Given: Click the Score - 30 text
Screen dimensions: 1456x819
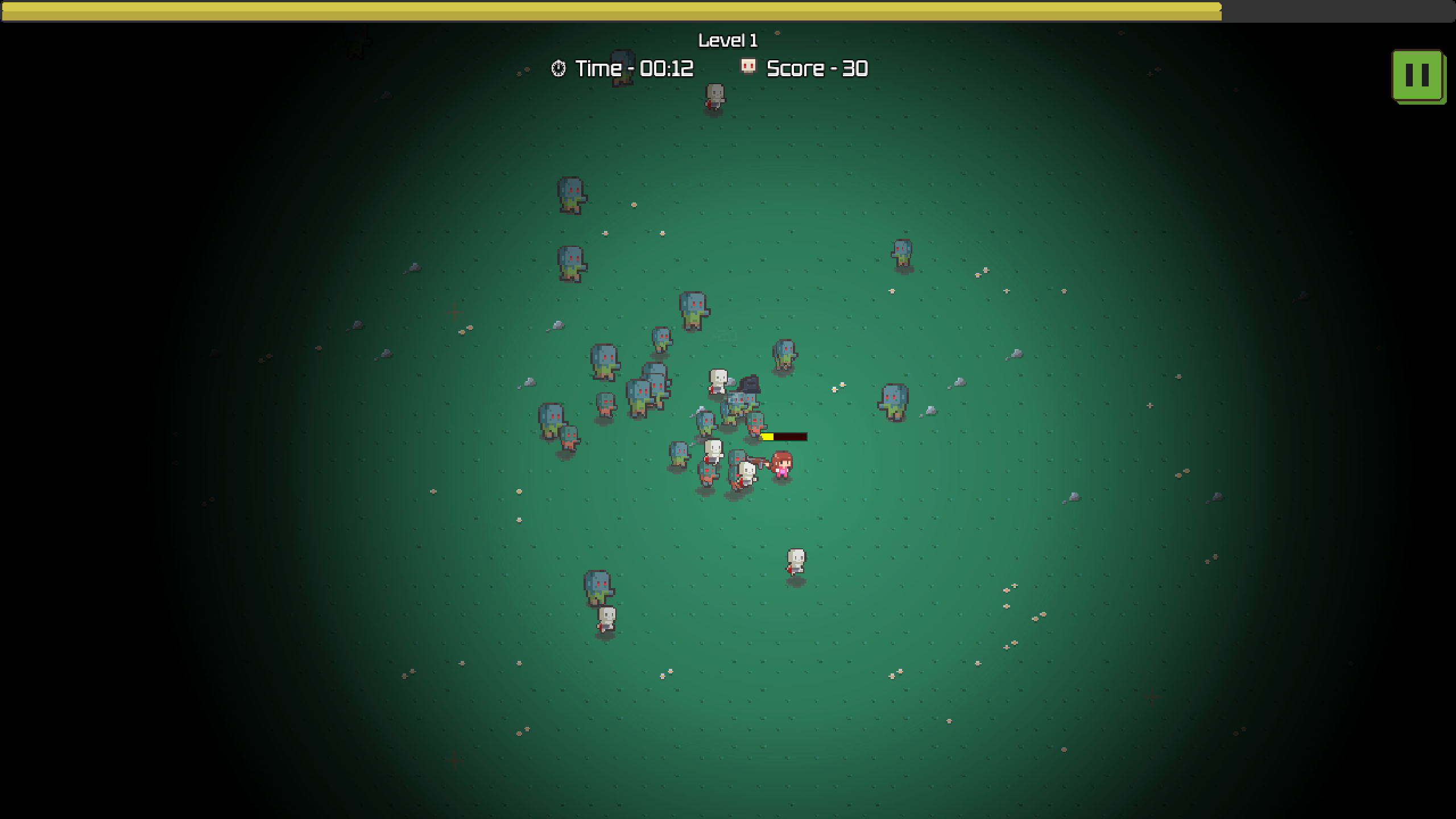Looking at the screenshot, I should 817,68.
